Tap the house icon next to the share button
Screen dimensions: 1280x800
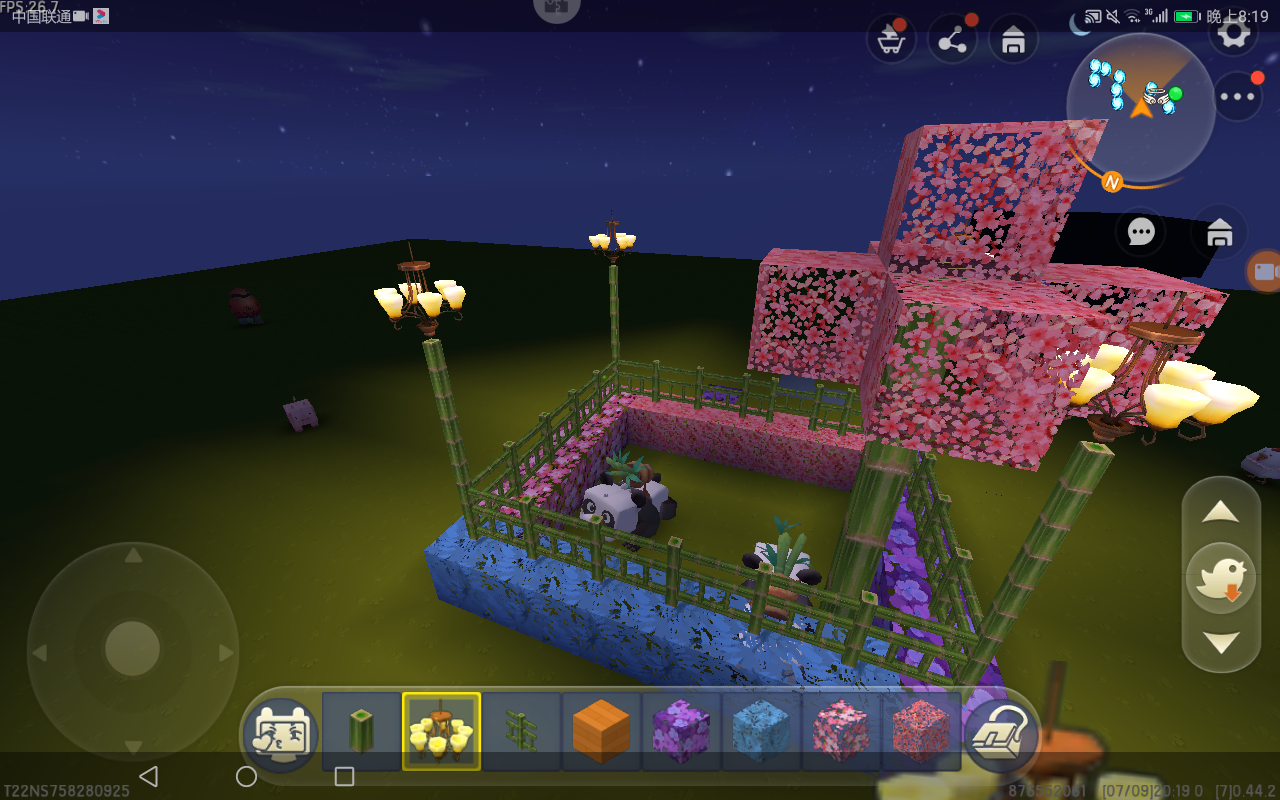[1013, 41]
